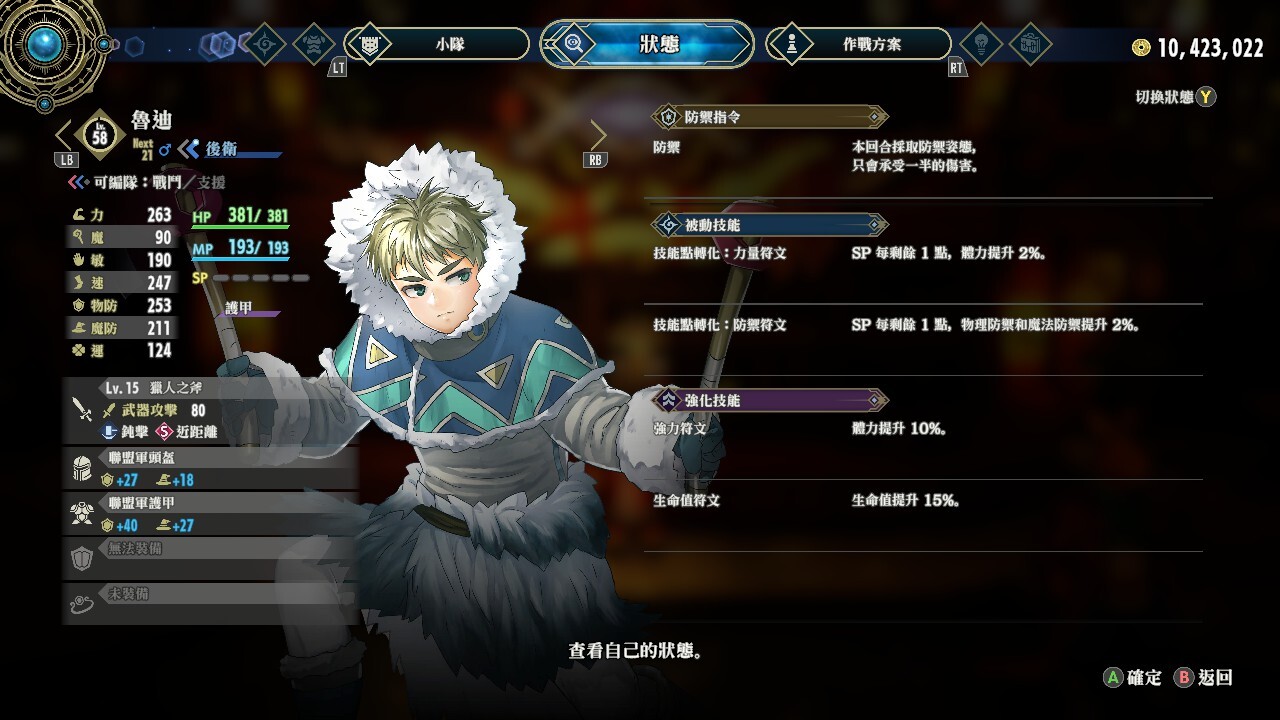This screenshot has height=720, width=1280.
Task: Select the 無法裝備 shield slot
Action: click(210, 558)
